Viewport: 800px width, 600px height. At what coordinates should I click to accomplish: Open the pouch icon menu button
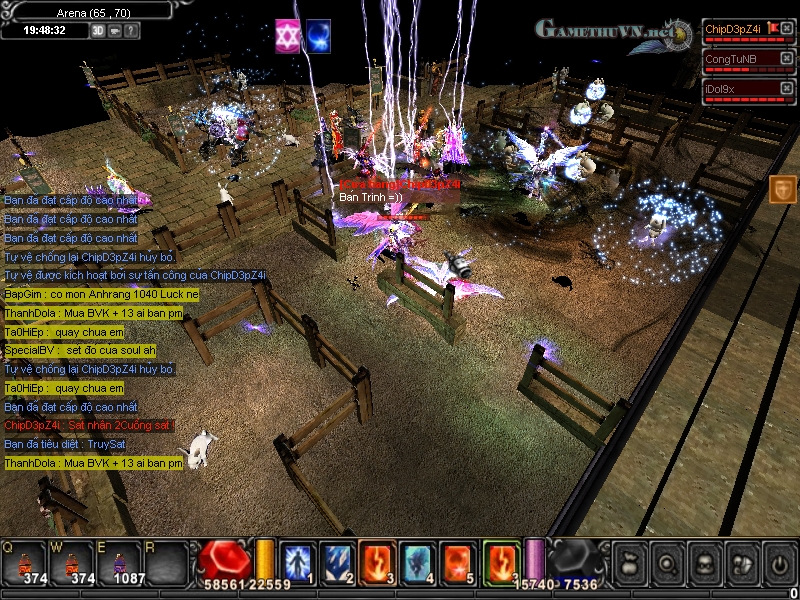[630, 563]
